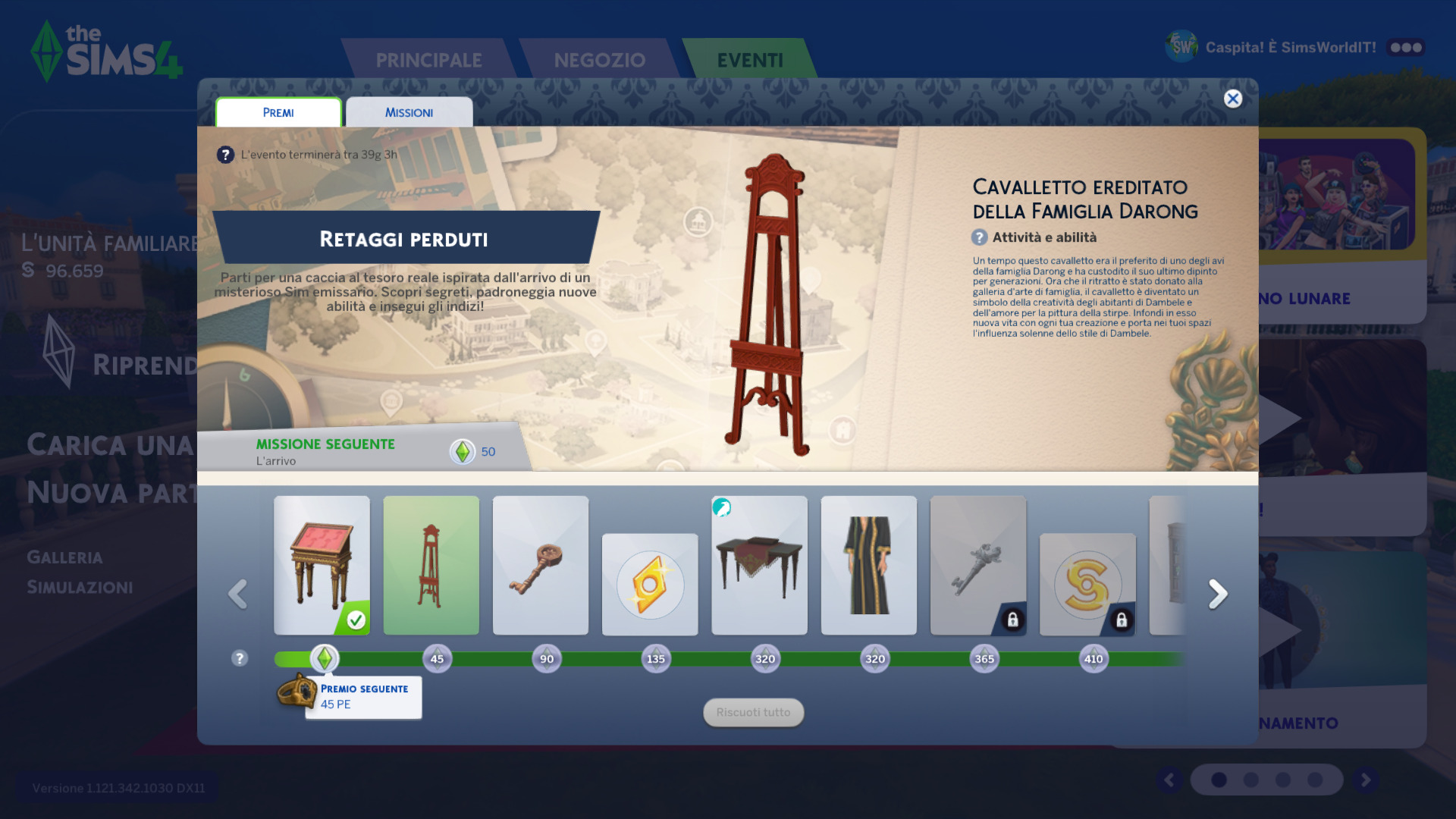Select the bronze key reward tile
1456x819 pixels.
coord(540,565)
